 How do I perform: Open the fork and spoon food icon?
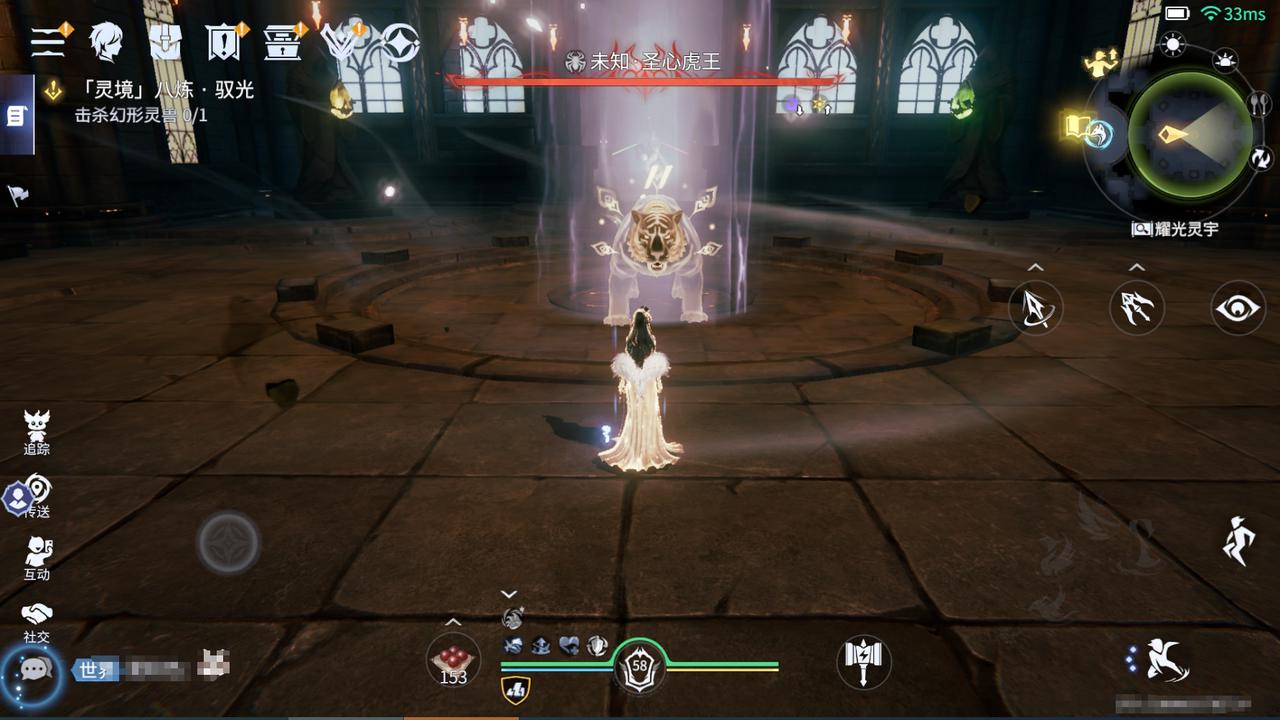(x=1260, y=103)
